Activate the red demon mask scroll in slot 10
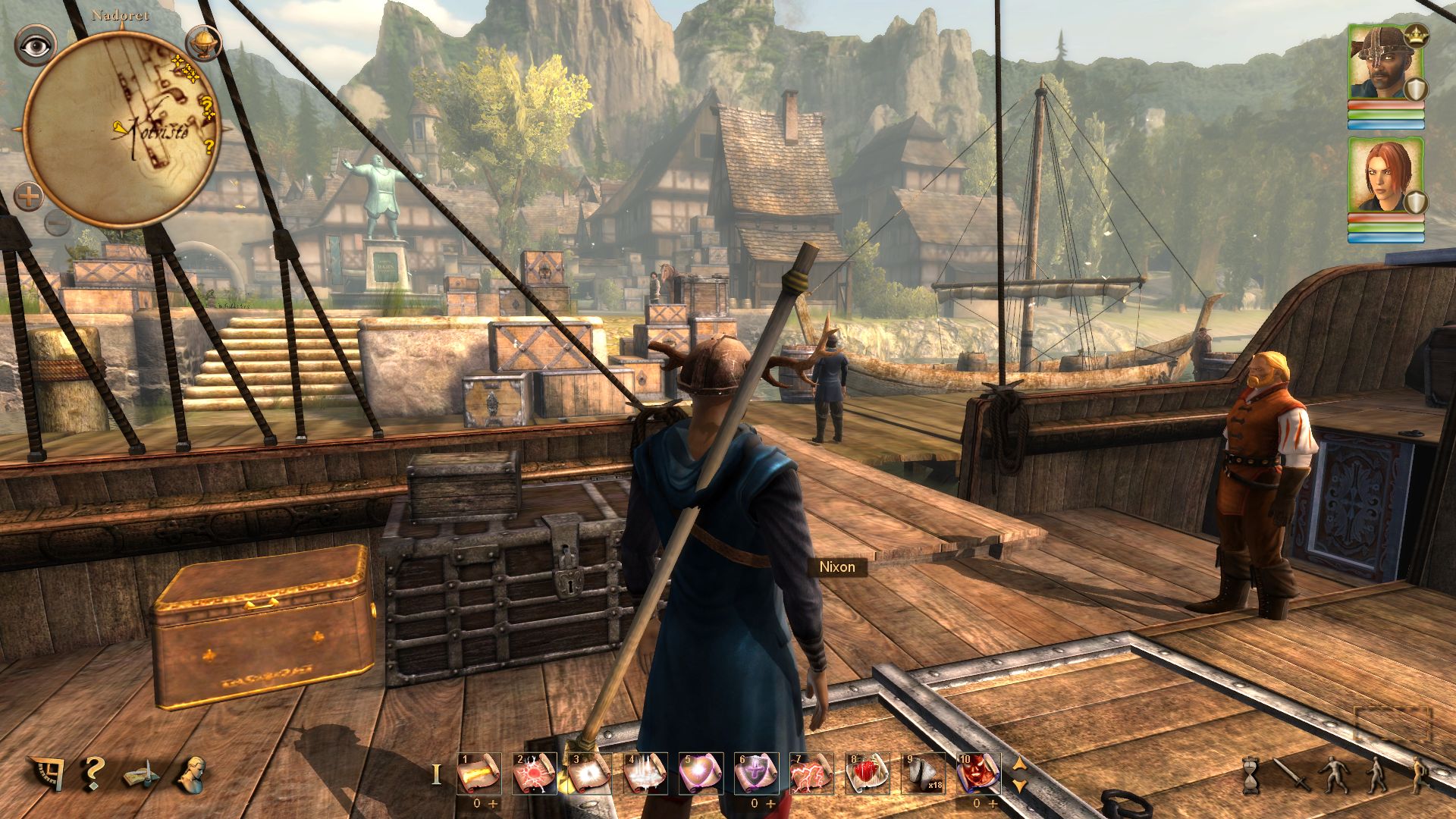 (977, 773)
